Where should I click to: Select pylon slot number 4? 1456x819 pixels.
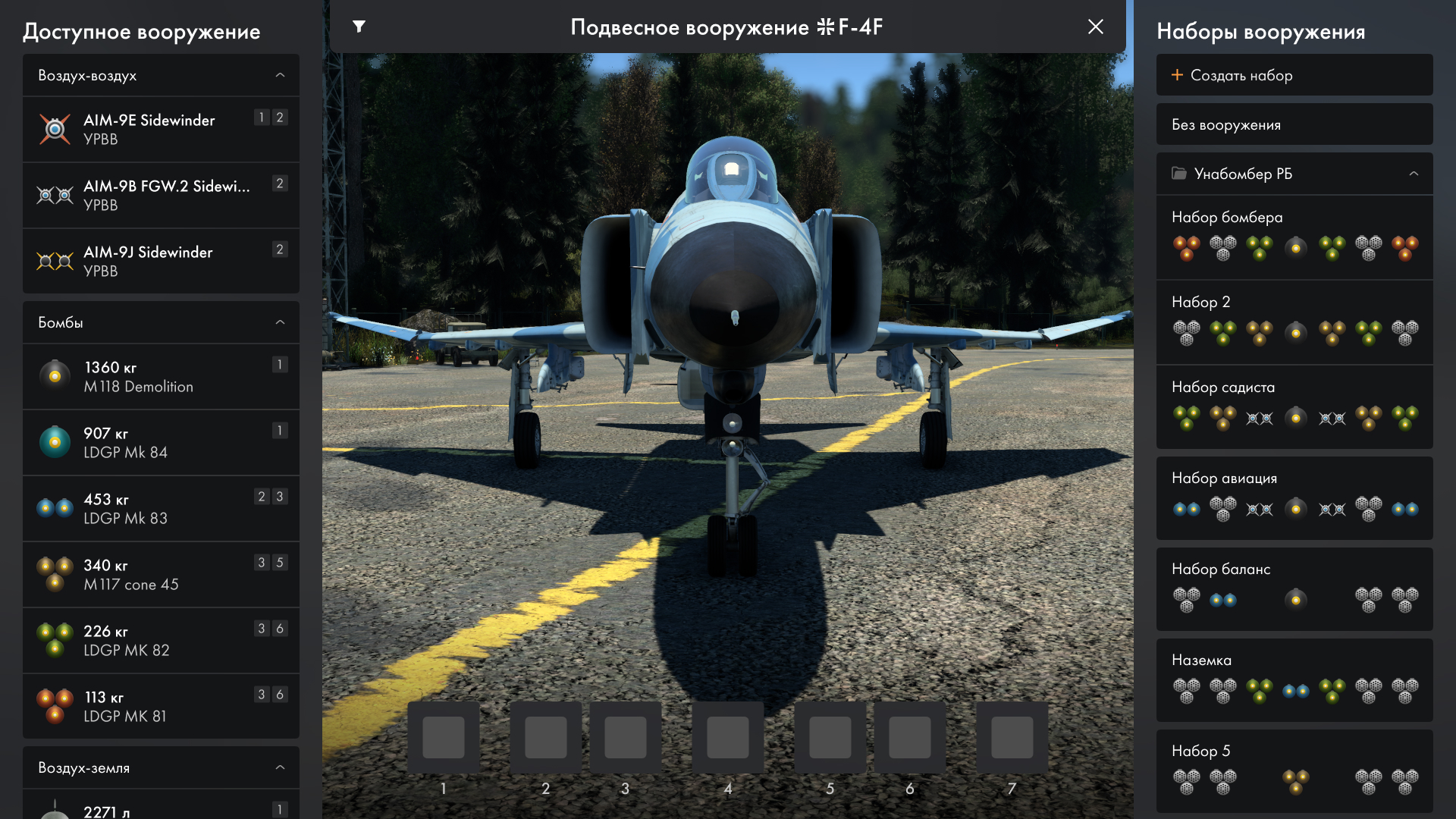(x=727, y=736)
